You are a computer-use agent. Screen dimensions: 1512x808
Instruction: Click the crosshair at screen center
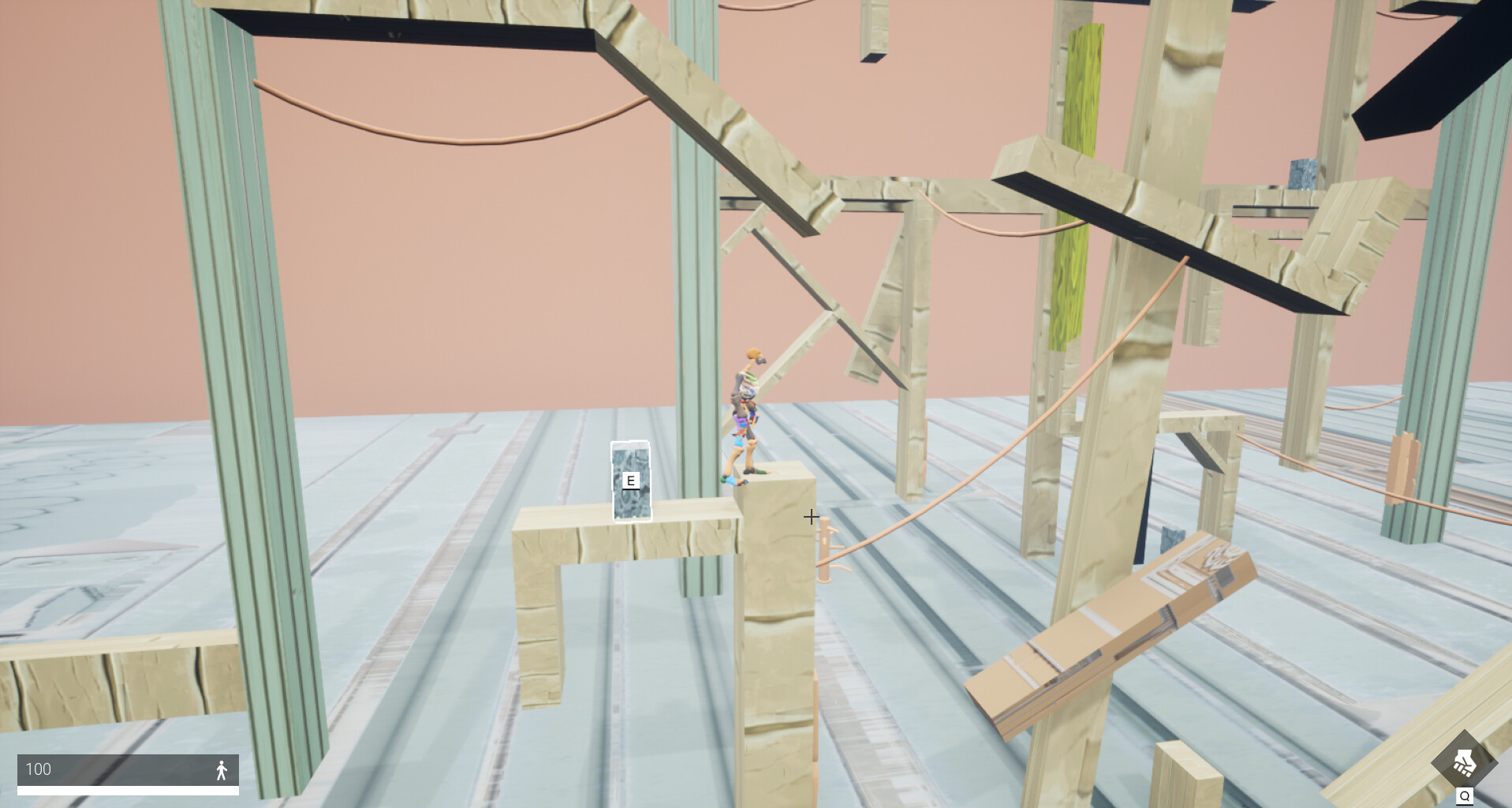[812, 517]
